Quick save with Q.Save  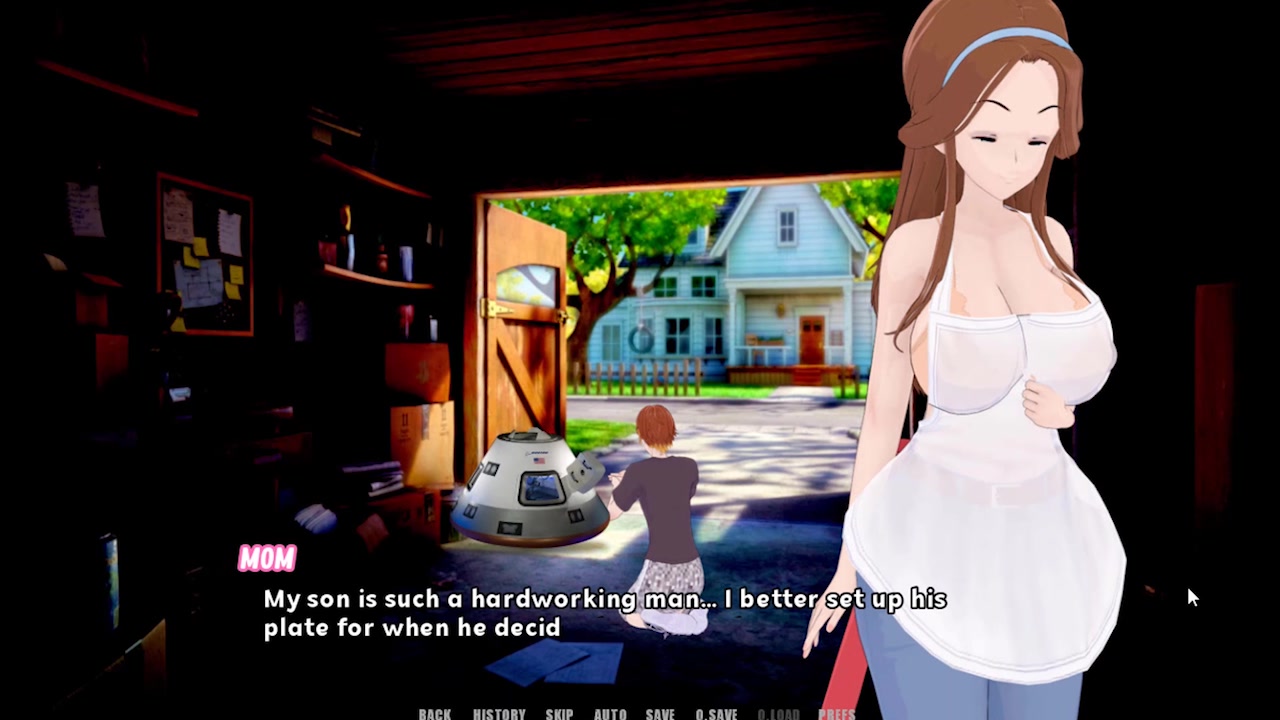pyautogui.click(x=716, y=714)
